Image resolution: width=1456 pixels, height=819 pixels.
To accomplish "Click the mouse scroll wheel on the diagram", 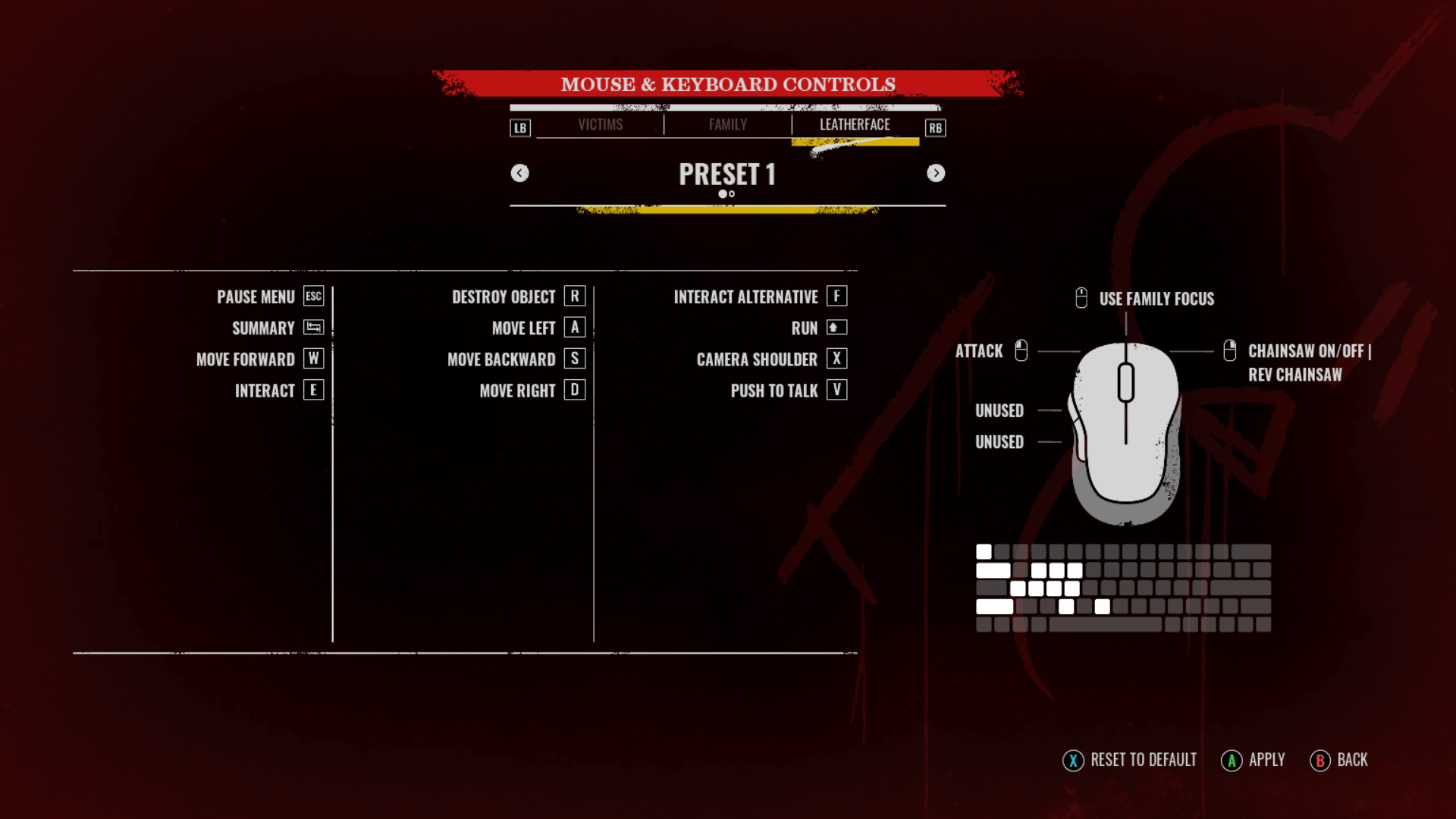I will point(1125,383).
